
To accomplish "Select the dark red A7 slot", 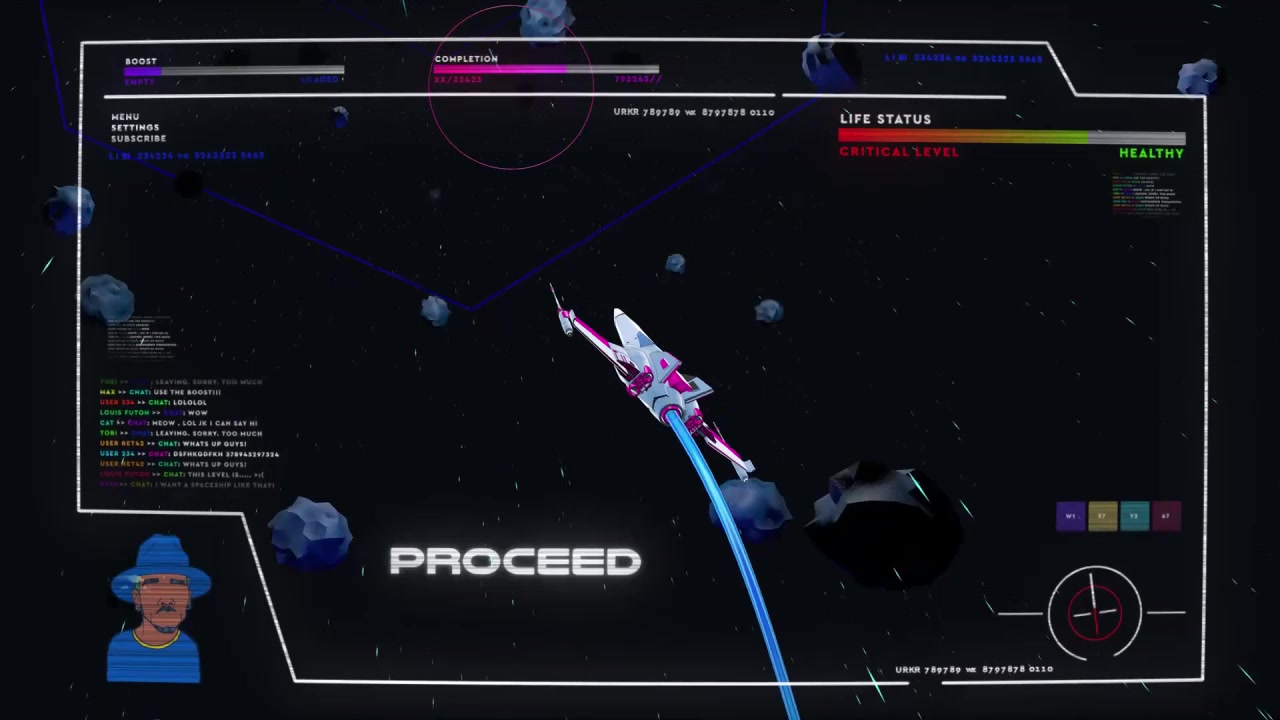I will tap(1166, 516).
